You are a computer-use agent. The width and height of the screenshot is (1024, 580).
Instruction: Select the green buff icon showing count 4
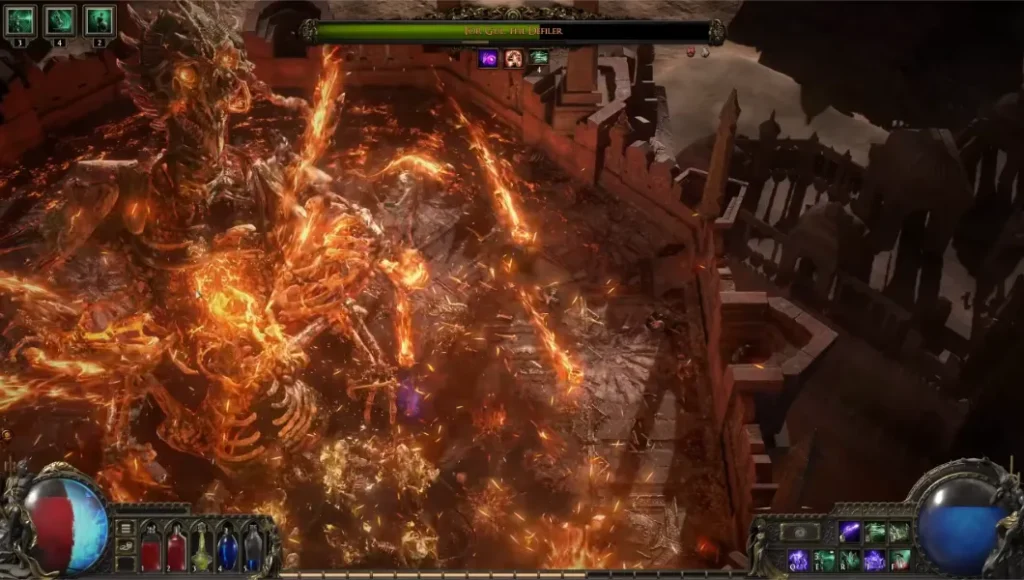pos(60,19)
